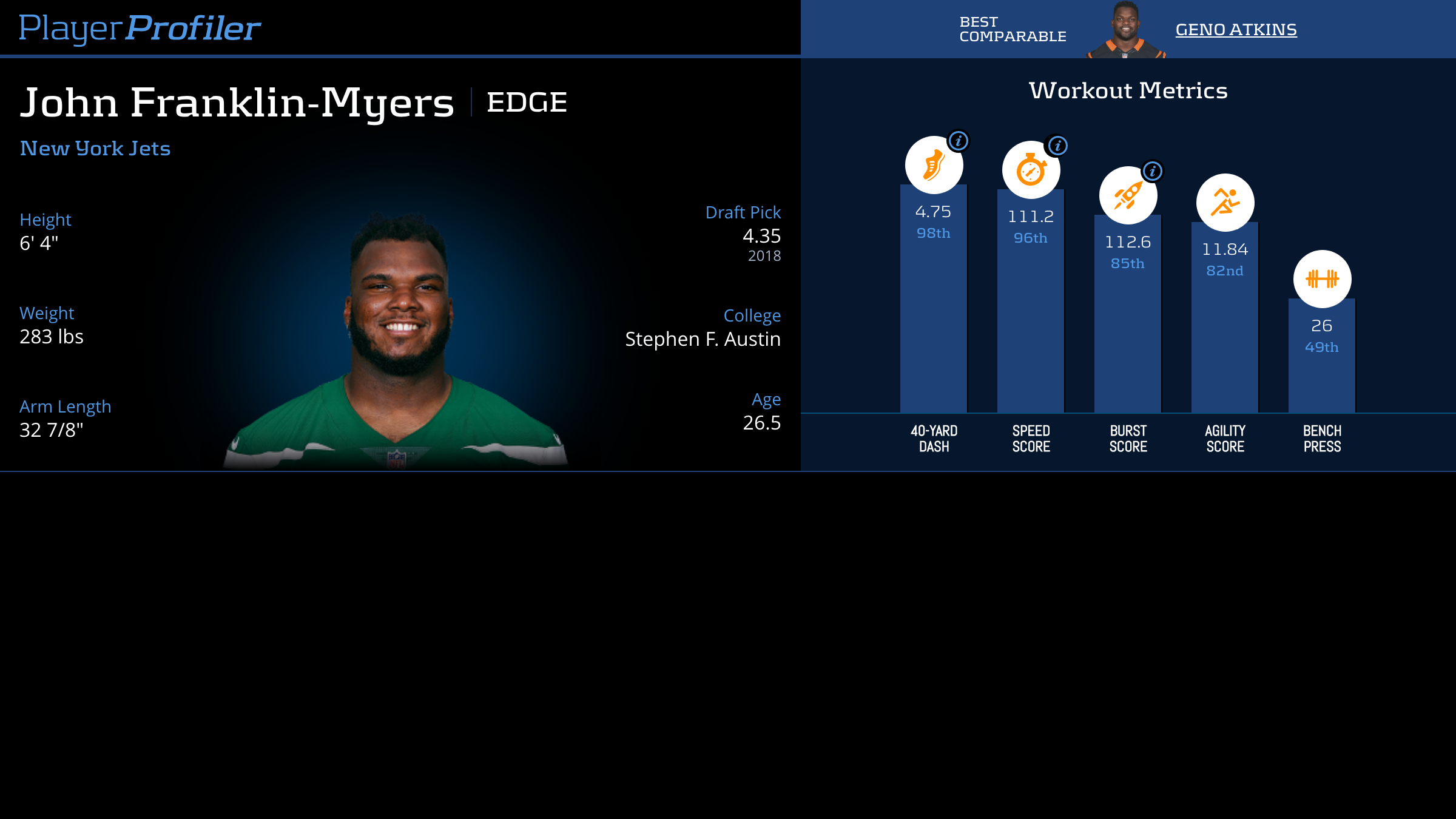Select the Agility Score running figure icon
This screenshot has height=819, width=1456.
pyautogui.click(x=1225, y=203)
